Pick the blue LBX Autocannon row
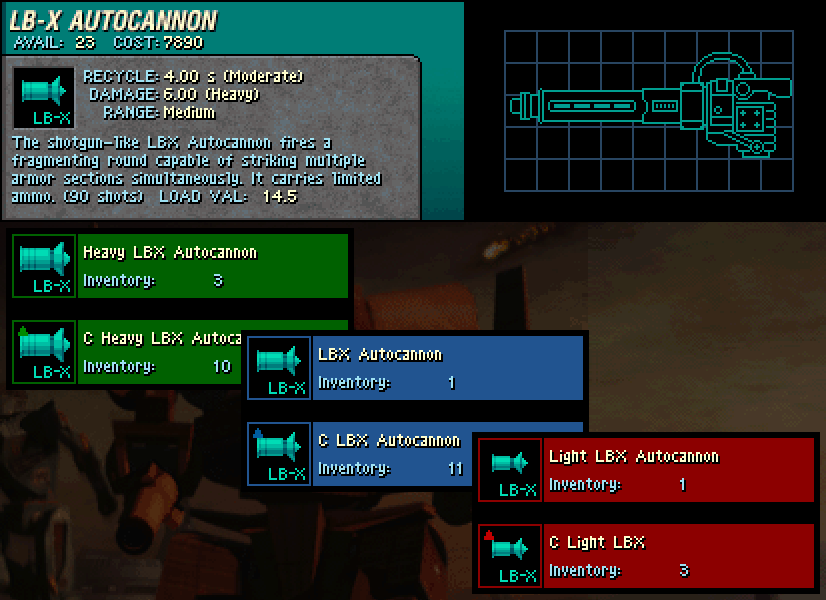 [x=447, y=369]
